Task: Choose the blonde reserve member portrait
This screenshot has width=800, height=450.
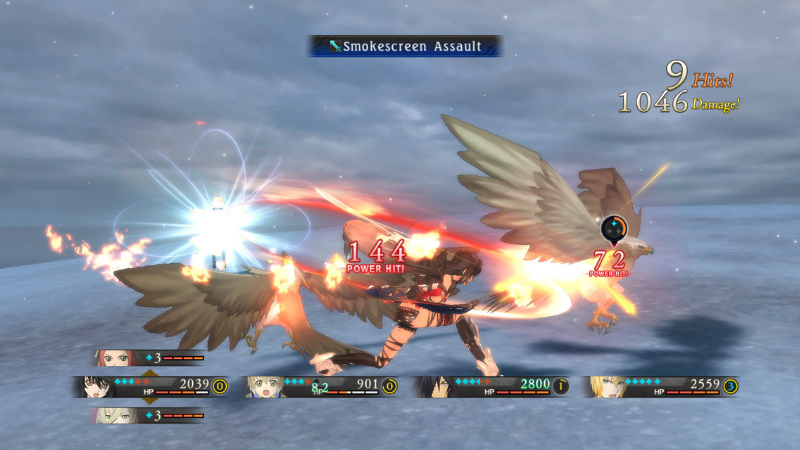Action: 112,415
